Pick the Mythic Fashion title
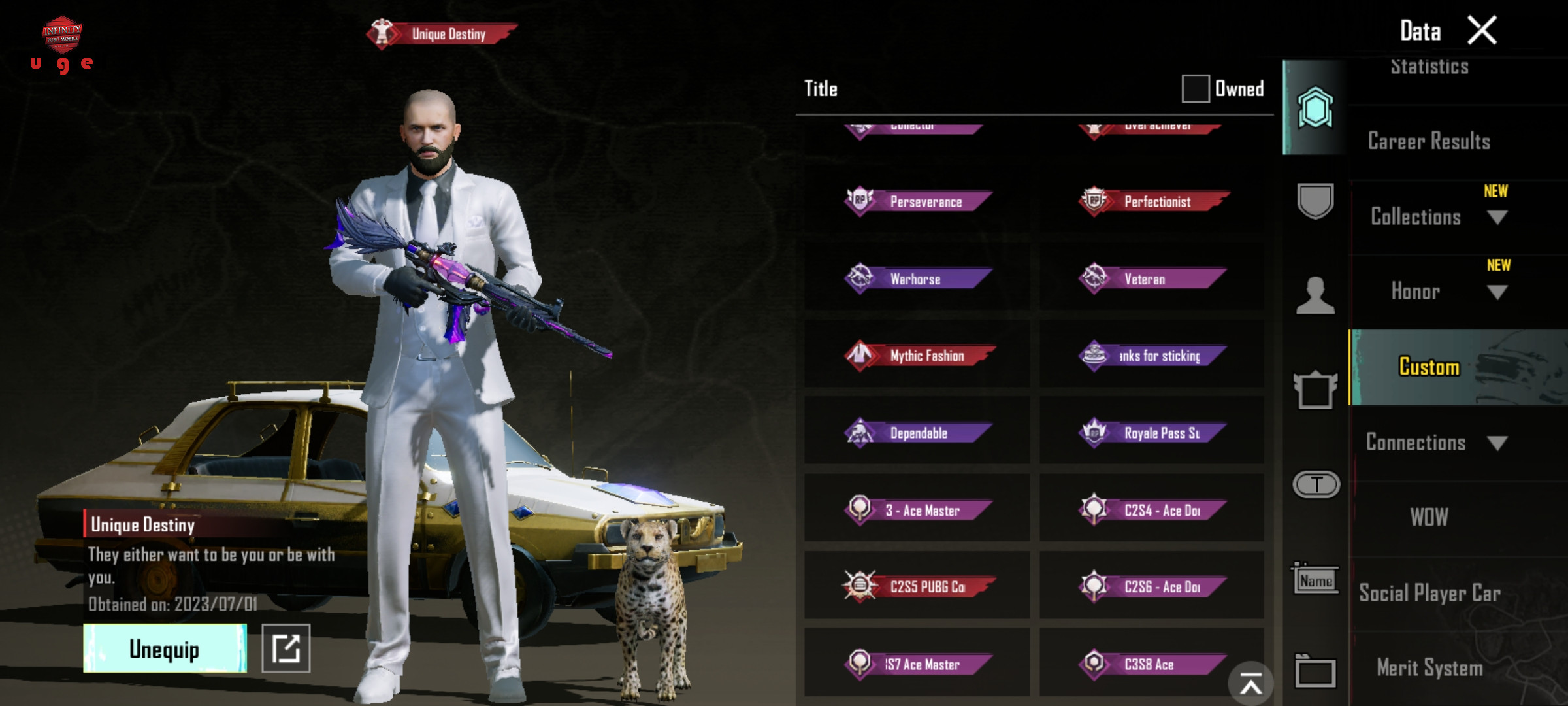 pos(918,356)
